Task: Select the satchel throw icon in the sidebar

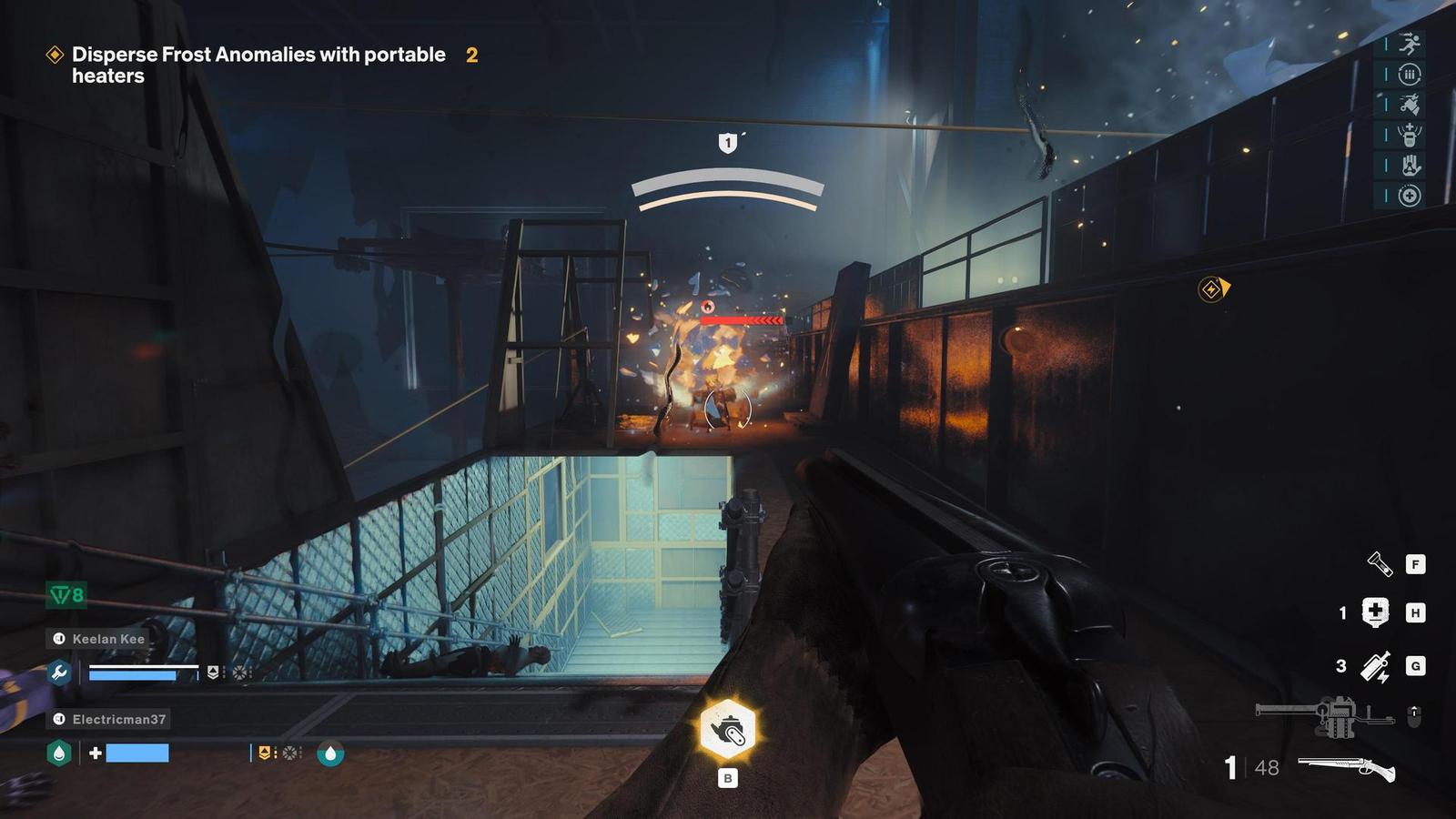Action: (1410, 103)
